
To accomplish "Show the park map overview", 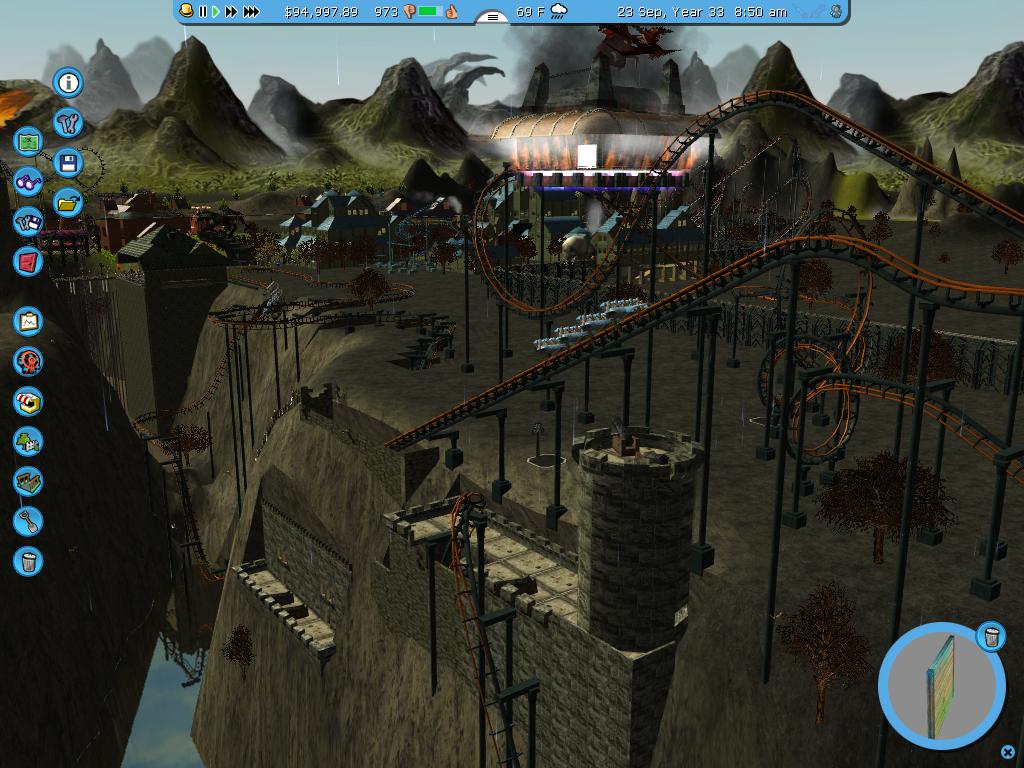I will (28, 142).
